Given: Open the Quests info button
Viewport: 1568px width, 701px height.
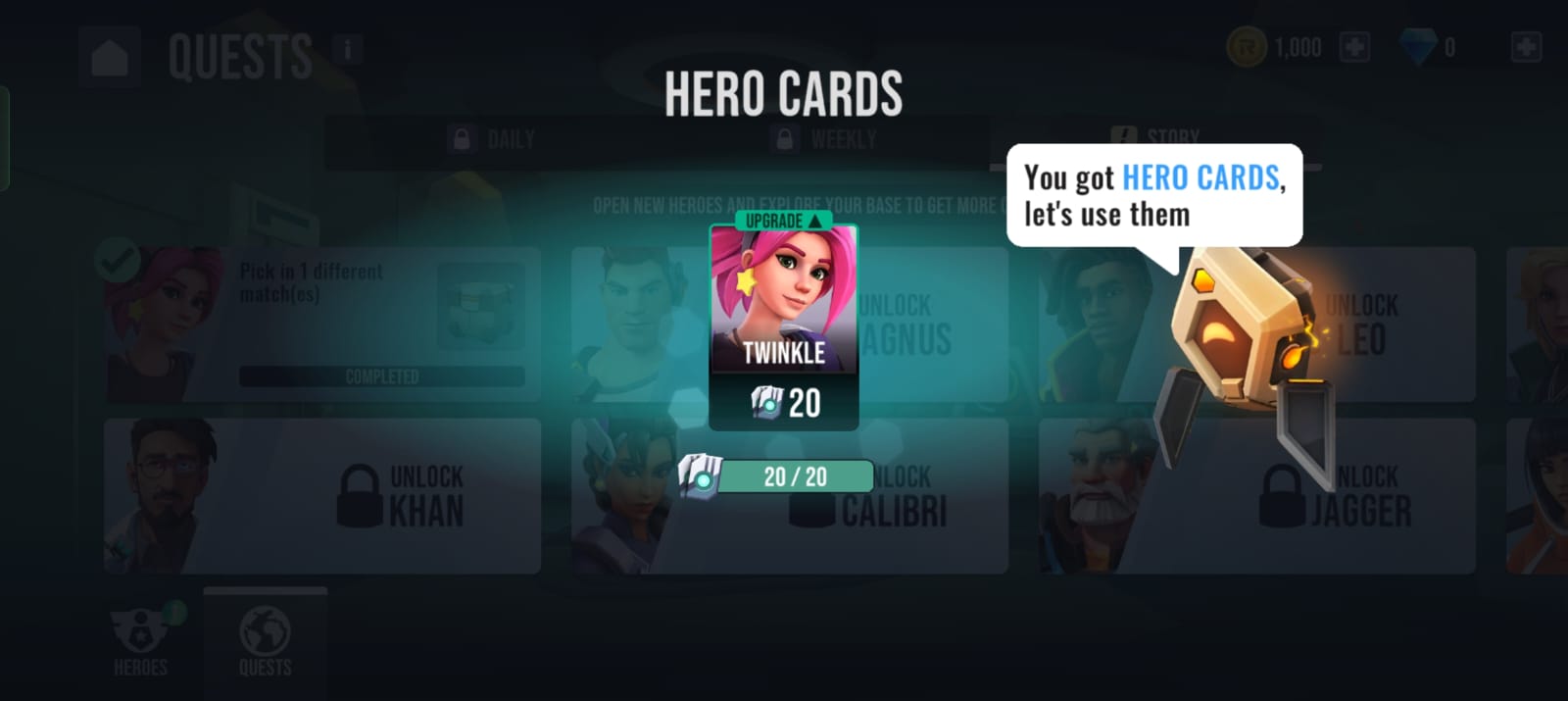Looking at the screenshot, I should (347, 48).
